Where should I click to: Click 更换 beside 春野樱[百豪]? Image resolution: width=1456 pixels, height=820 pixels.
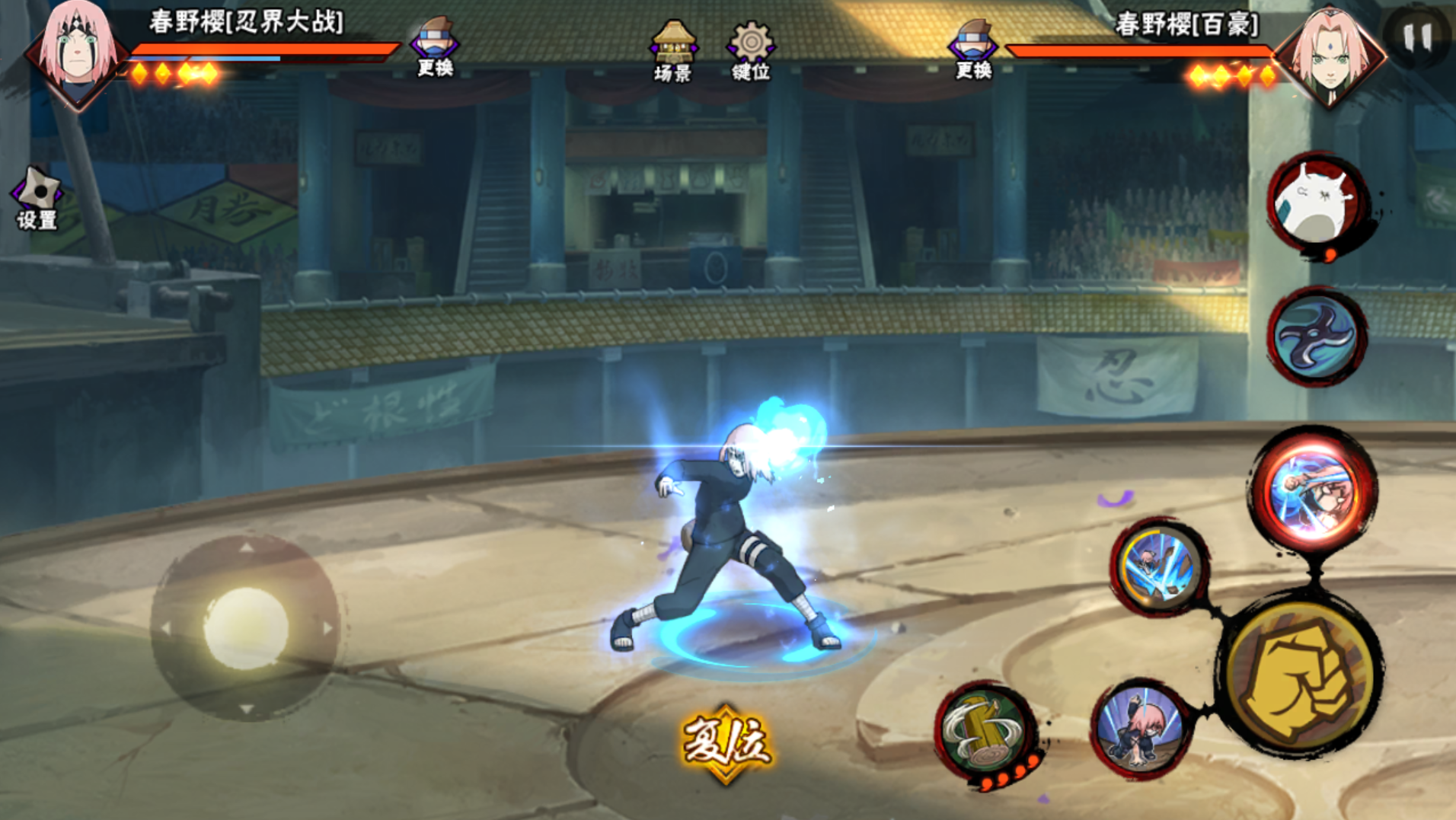pos(973,49)
